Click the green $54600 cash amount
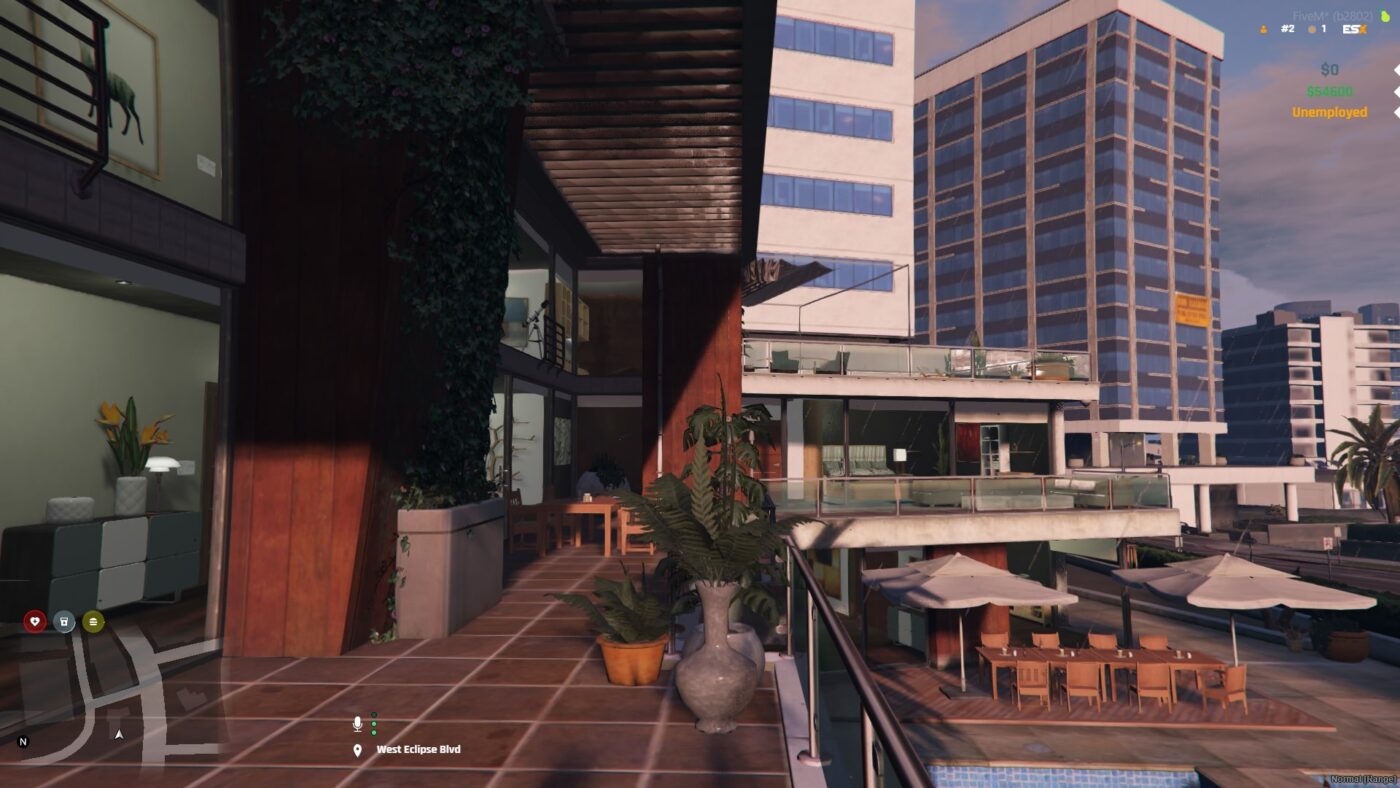Image resolution: width=1400 pixels, height=788 pixels. [1330, 92]
